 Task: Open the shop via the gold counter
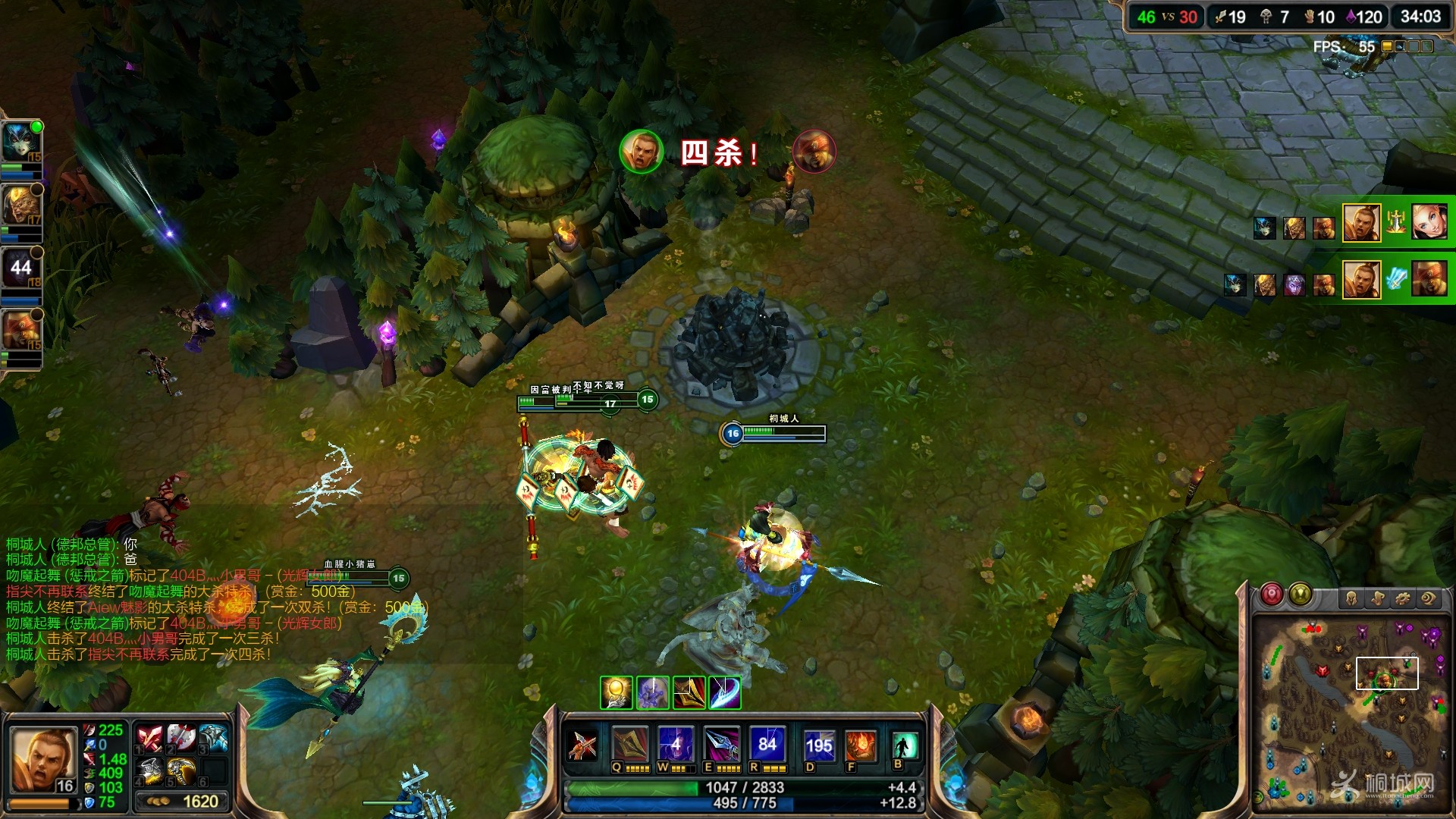(183, 802)
